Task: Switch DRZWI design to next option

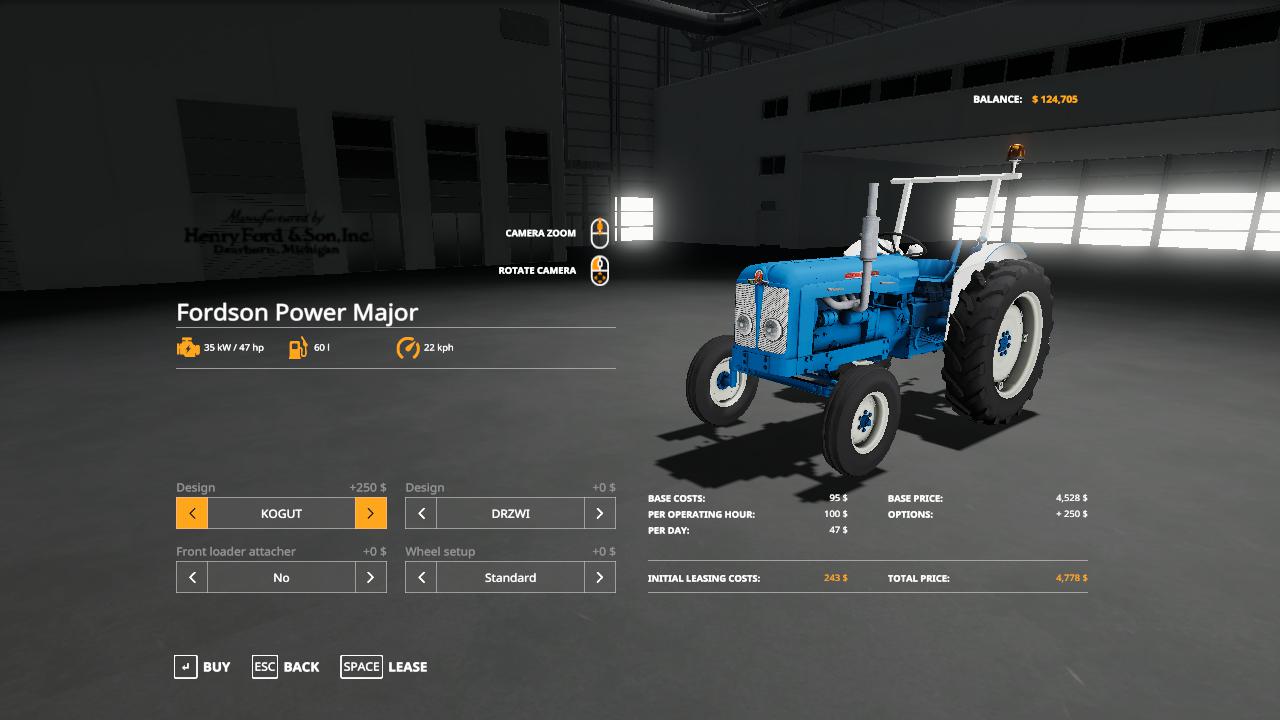Action: pos(599,514)
